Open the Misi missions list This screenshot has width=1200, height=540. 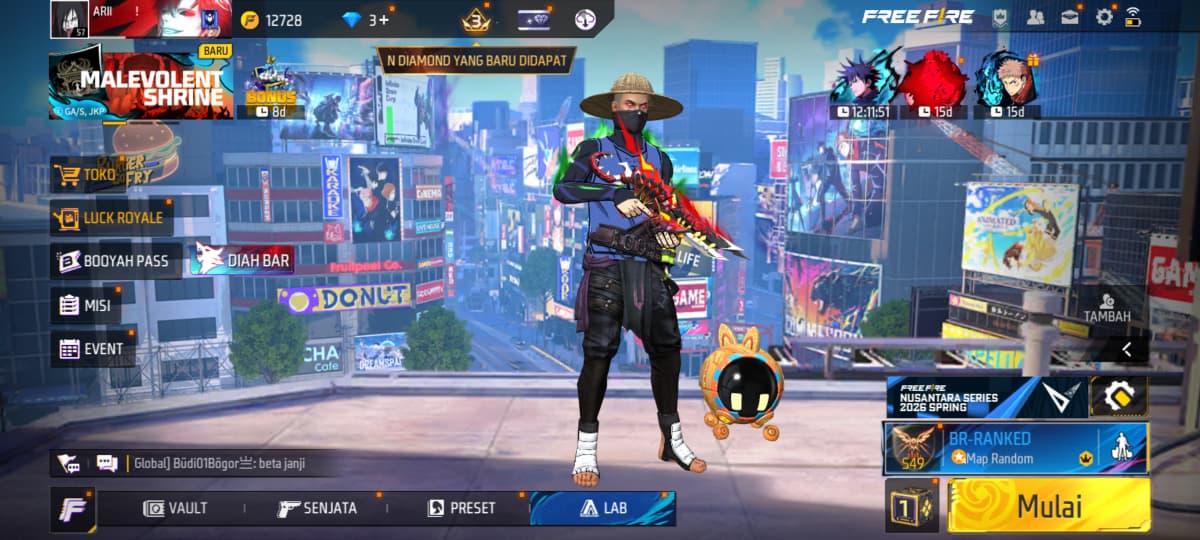pyautogui.click(x=86, y=305)
